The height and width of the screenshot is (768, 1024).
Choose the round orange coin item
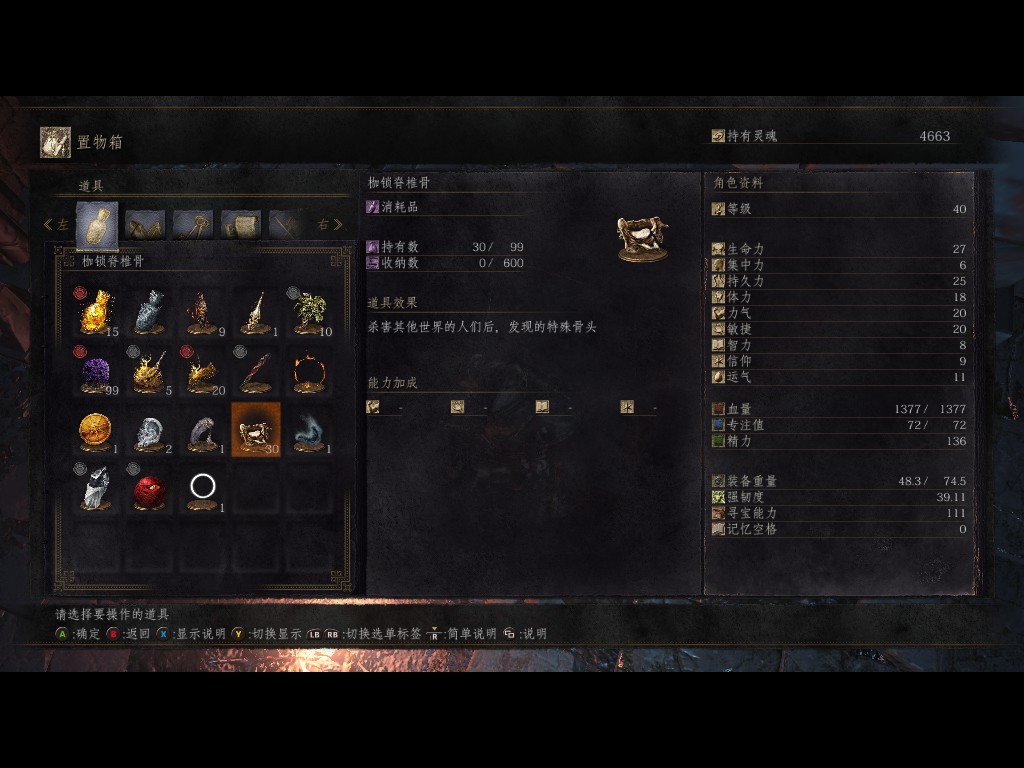click(x=95, y=430)
